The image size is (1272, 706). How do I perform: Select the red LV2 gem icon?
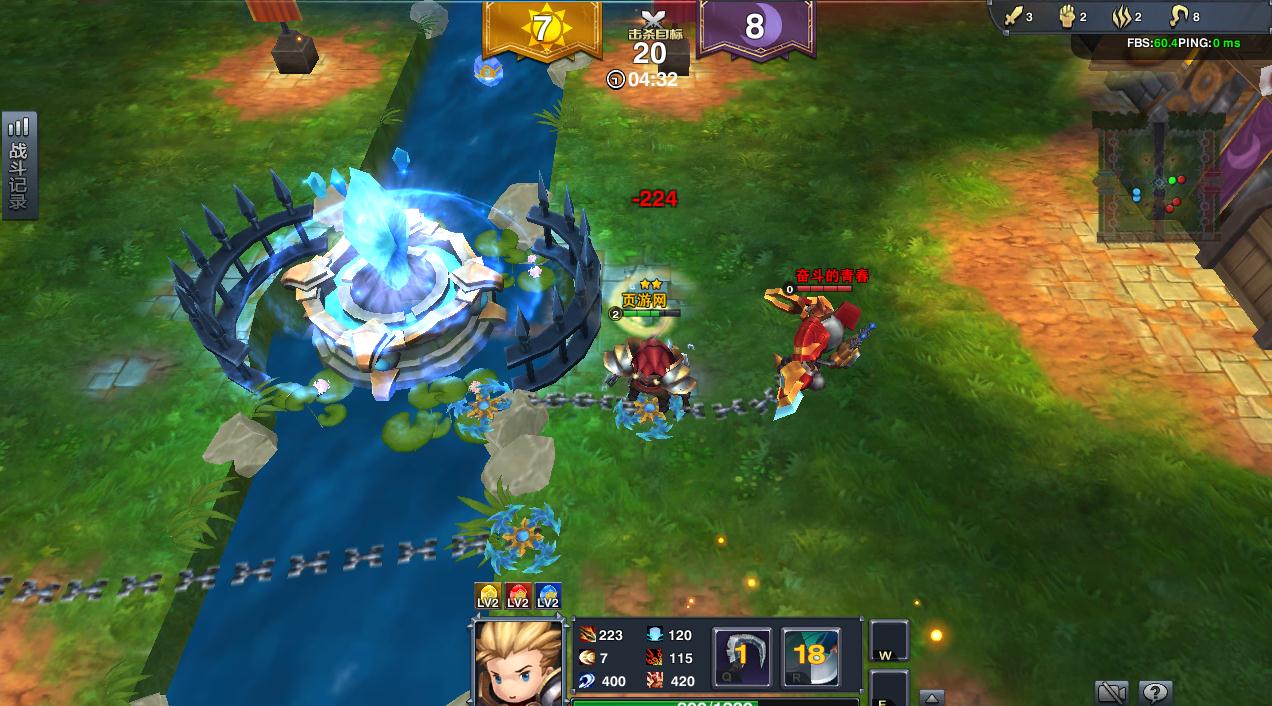[518, 596]
